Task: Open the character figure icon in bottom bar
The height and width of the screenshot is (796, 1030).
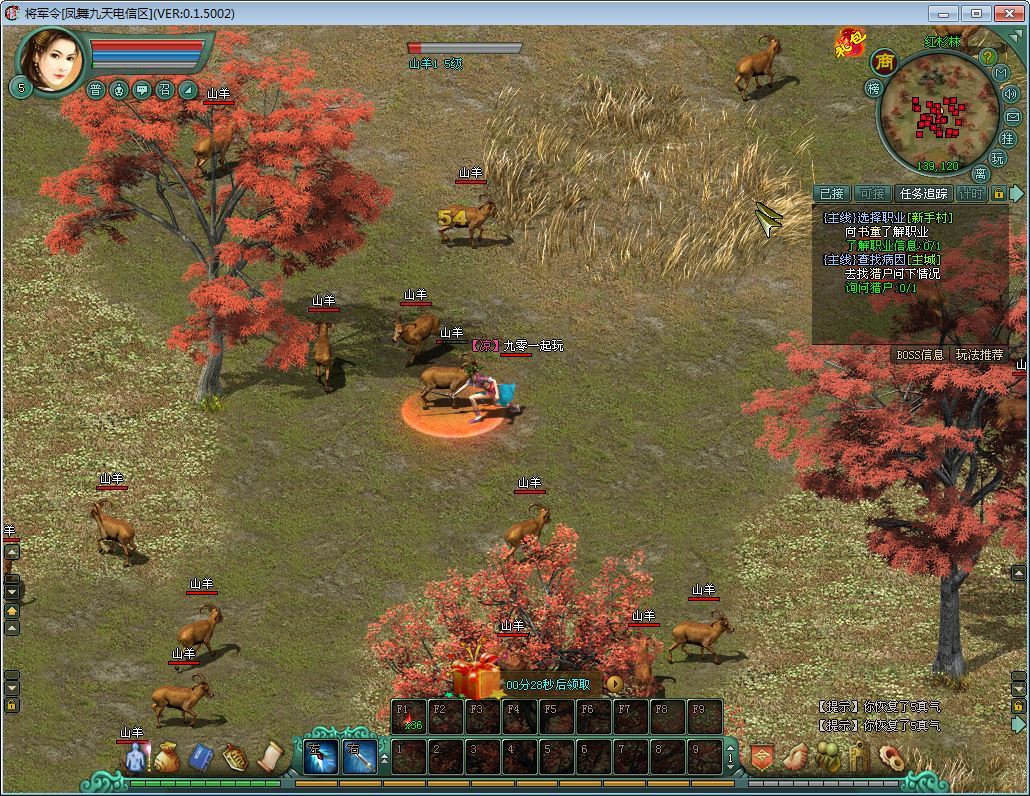Action: [134, 757]
